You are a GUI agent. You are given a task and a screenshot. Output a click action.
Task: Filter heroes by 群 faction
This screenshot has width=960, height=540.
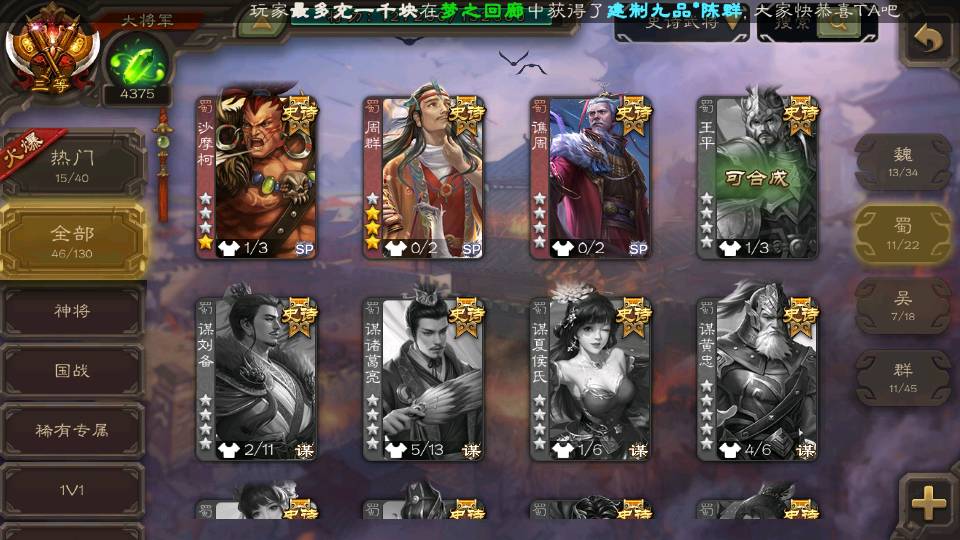(x=902, y=377)
